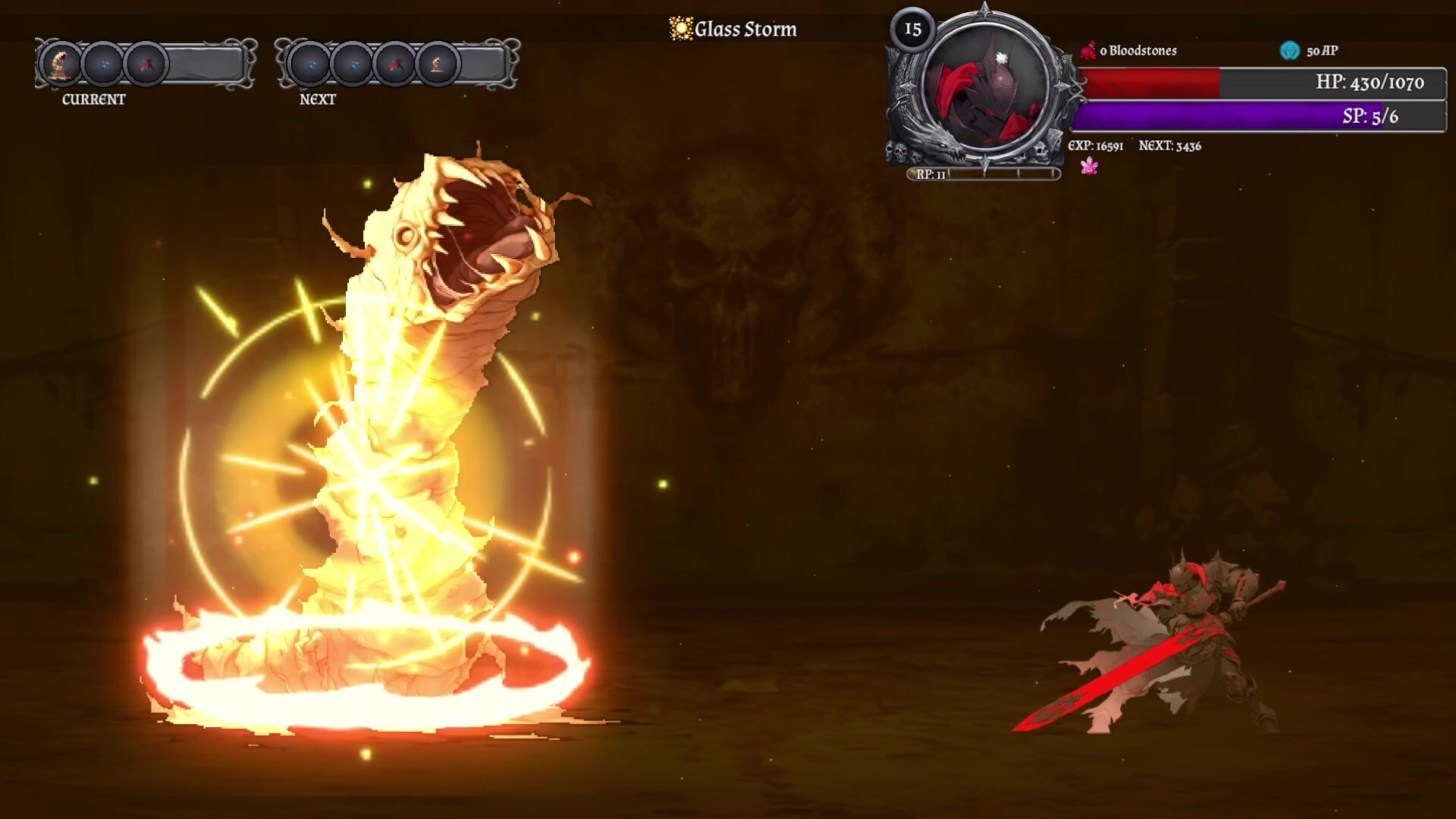
Task: Select the sand worm icon in the CURRENT turn bar
Action: (61, 64)
